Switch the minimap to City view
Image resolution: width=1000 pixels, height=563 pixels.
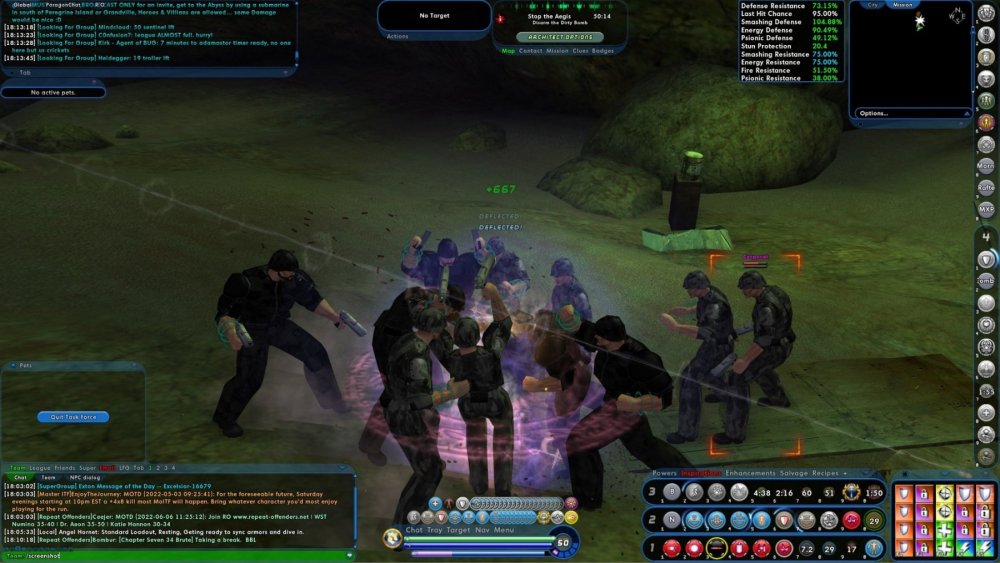tap(873, 5)
